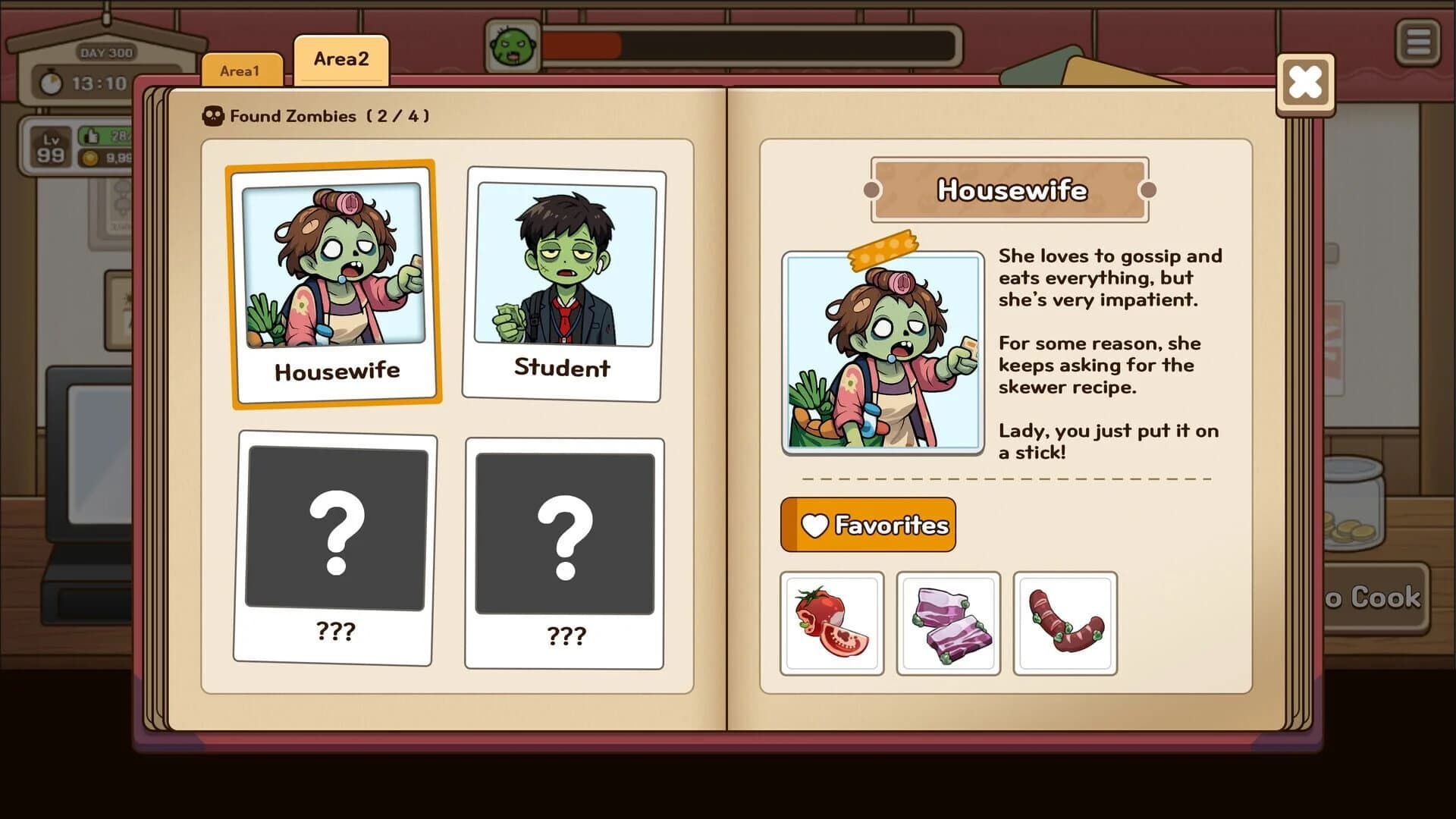1456x819 pixels.
Task: Pick the sausage favorite food icon
Action: tap(1065, 623)
